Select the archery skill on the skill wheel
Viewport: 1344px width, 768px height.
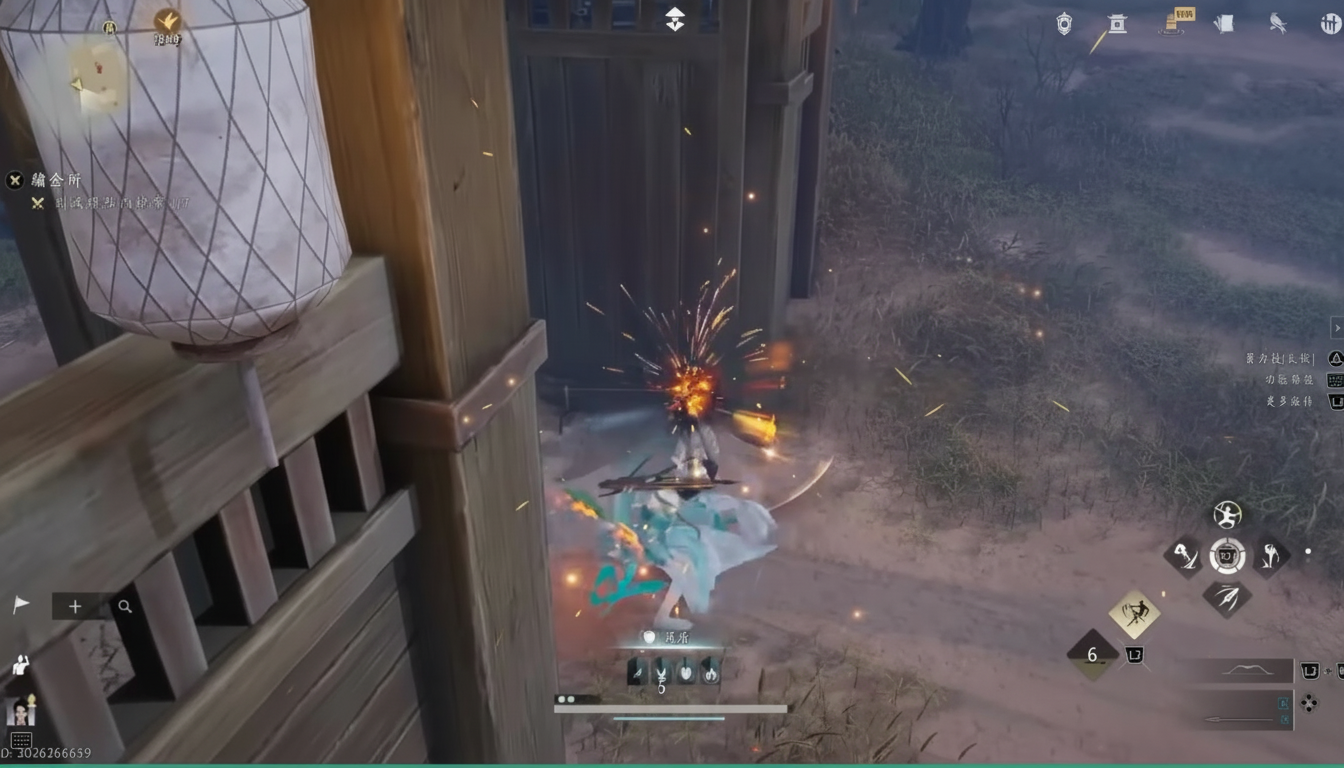point(1226,515)
